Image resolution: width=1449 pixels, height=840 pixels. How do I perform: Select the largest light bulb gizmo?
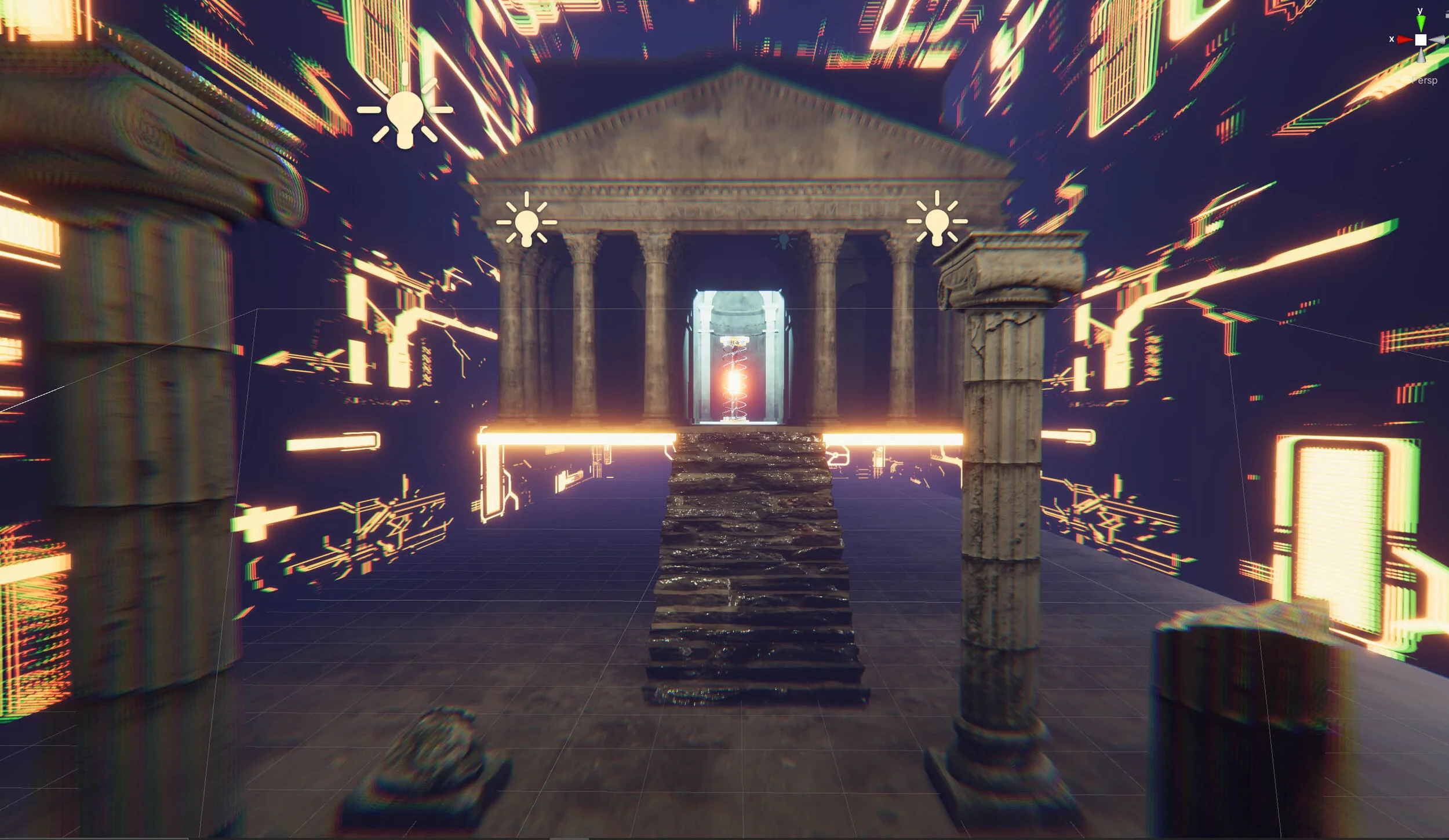pyautogui.click(x=405, y=114)
